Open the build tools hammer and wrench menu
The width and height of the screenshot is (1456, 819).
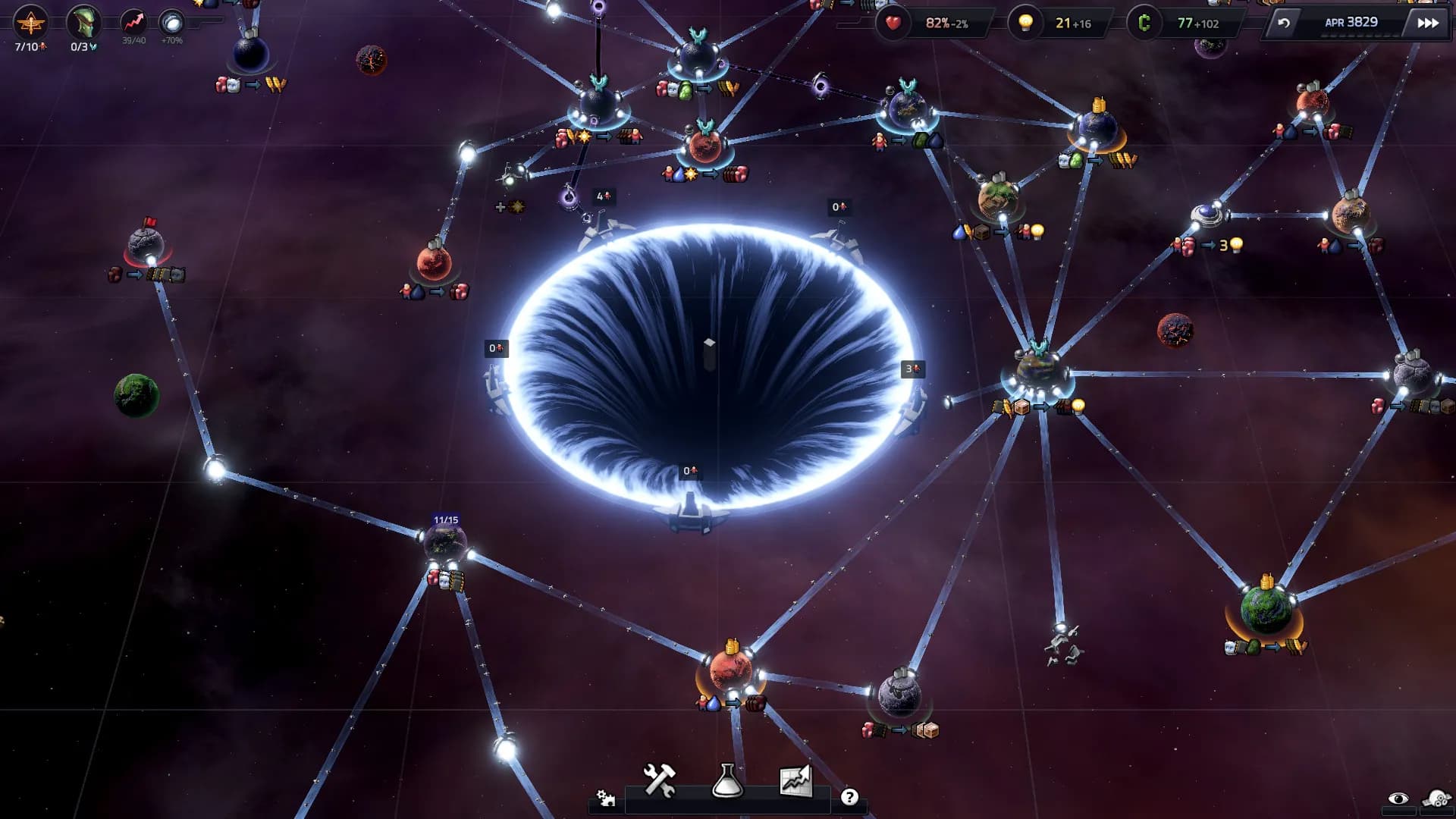click(659, 780)
